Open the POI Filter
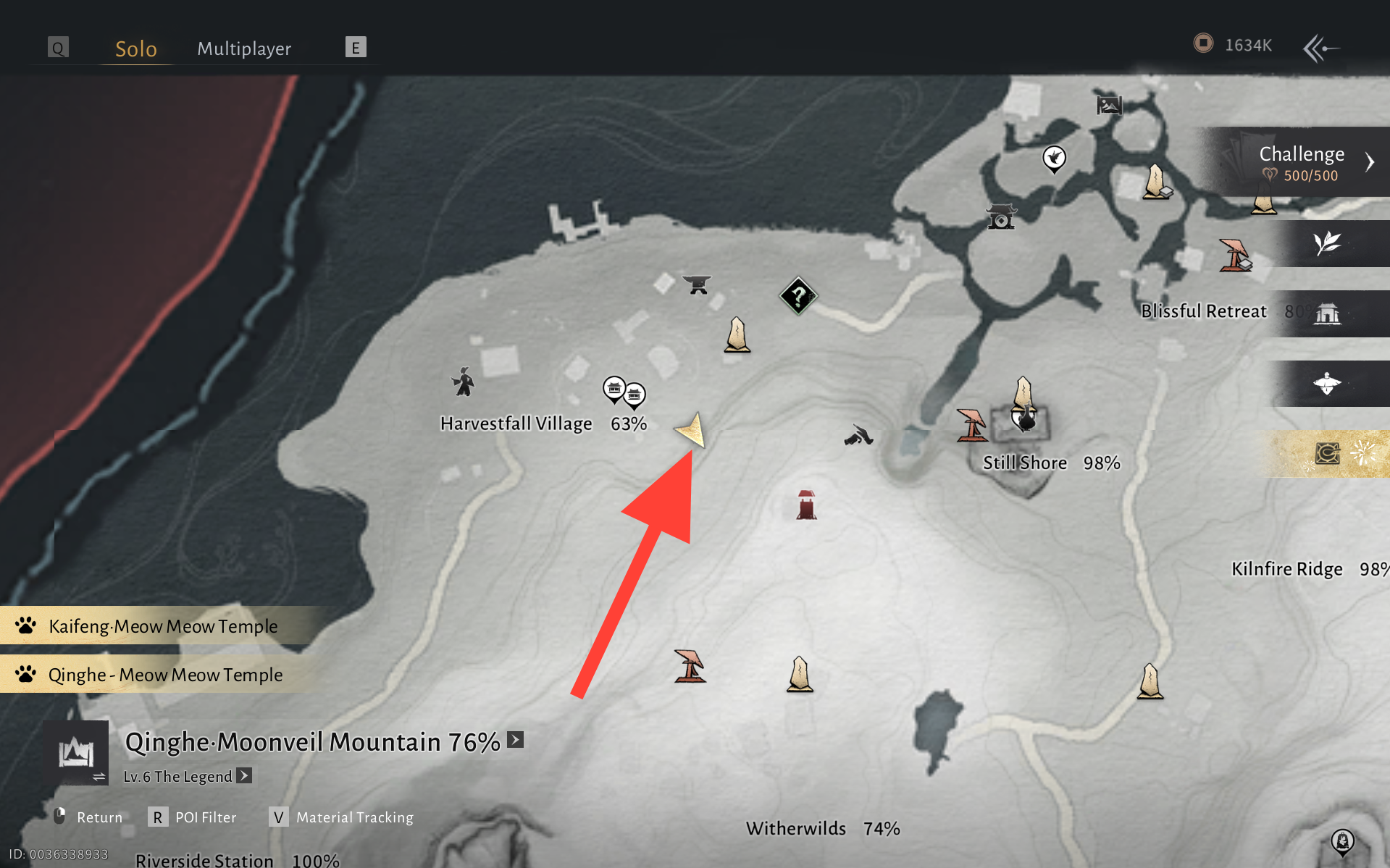 (193, 817)
